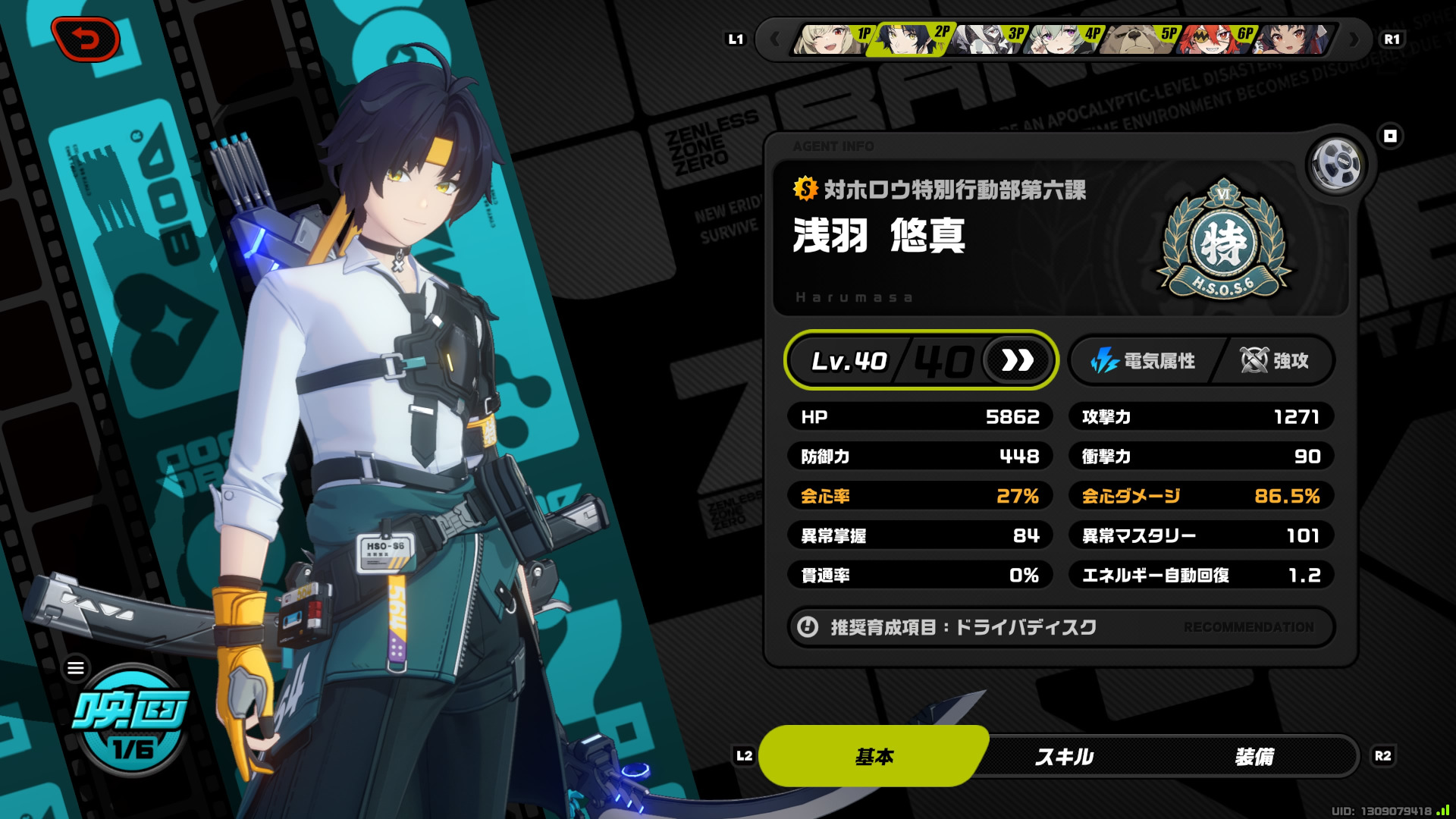The width and height of the screenshot is (1456, 819).
Task: Open the 映画 1/6 mindscape cinema badge
Action: (x=132, y=722)
